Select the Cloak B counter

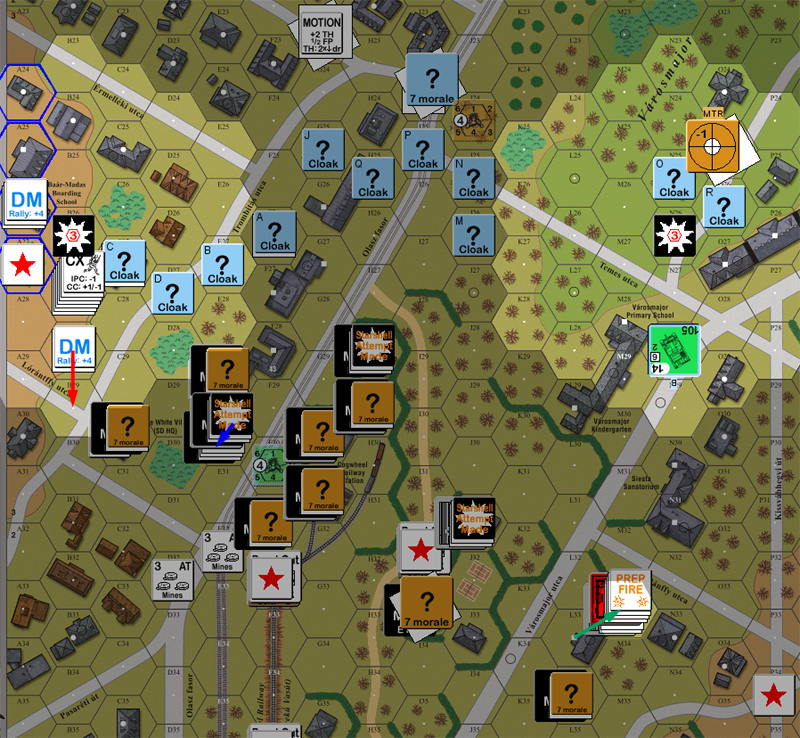coord(222,267)
